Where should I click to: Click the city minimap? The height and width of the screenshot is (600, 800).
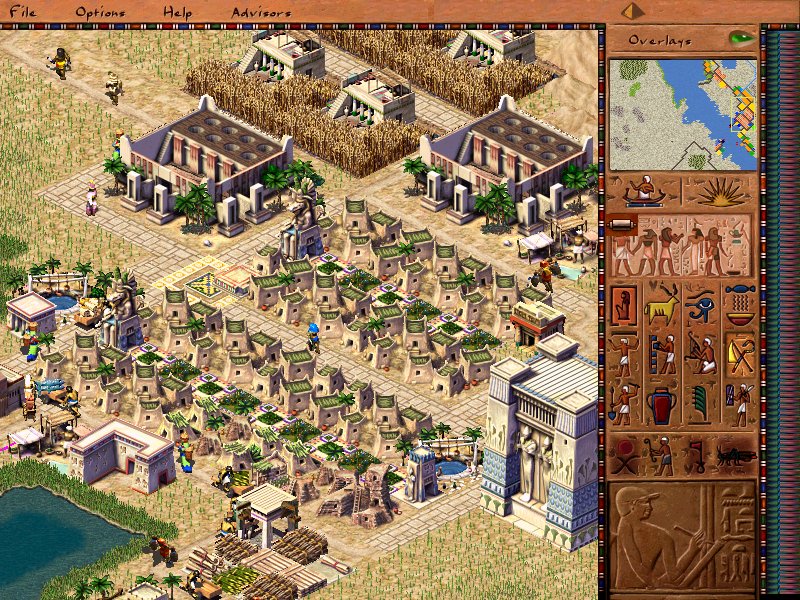coord(682,113)
